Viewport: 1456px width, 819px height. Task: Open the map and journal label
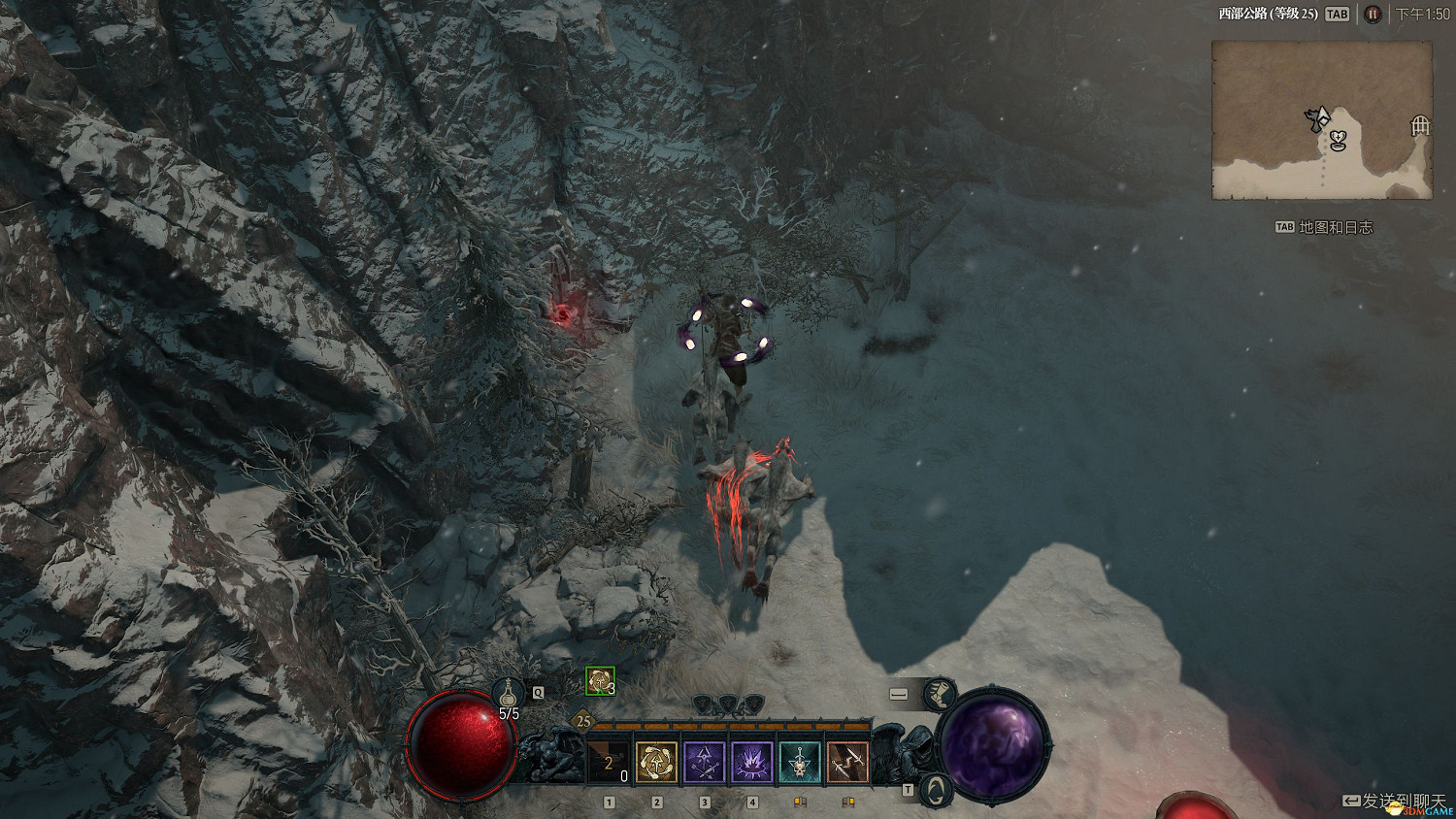coord(1325,227)
